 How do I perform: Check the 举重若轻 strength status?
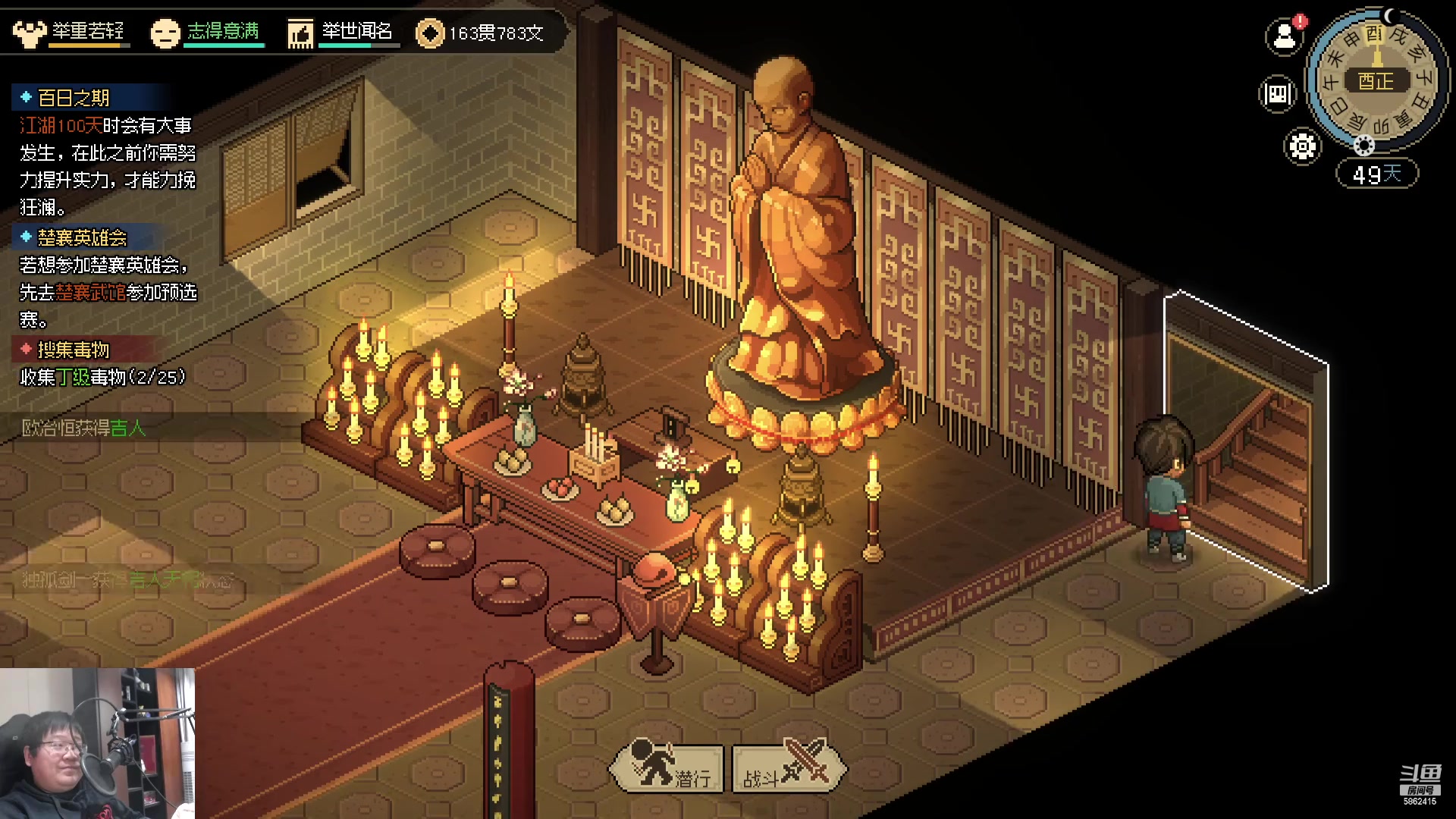click(x=70, y=32)
